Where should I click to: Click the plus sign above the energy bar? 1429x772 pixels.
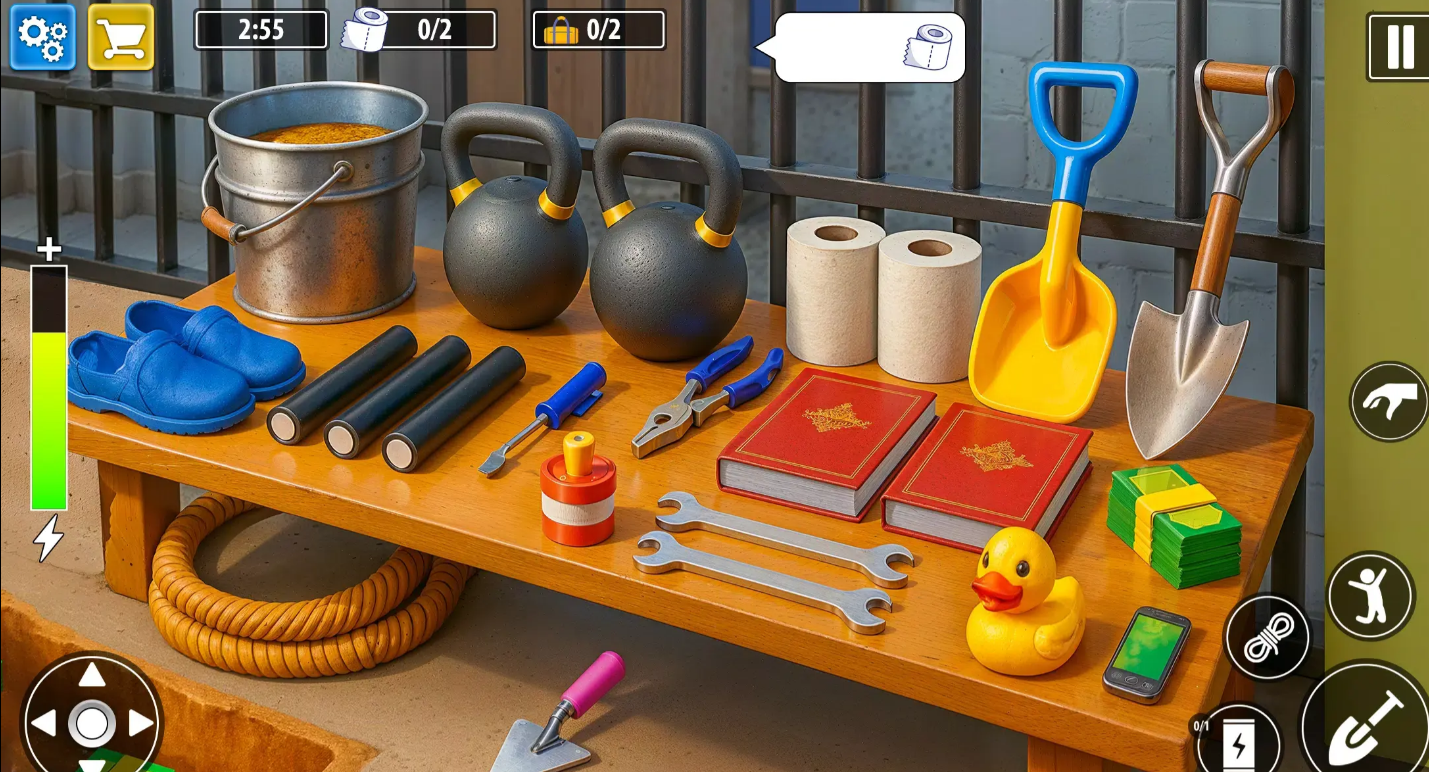(x=49, y=249)
